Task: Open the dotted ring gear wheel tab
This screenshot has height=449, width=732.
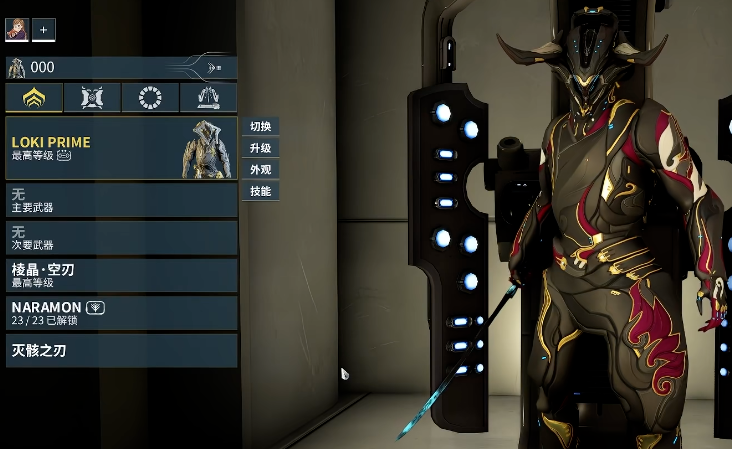Action: 150,98
